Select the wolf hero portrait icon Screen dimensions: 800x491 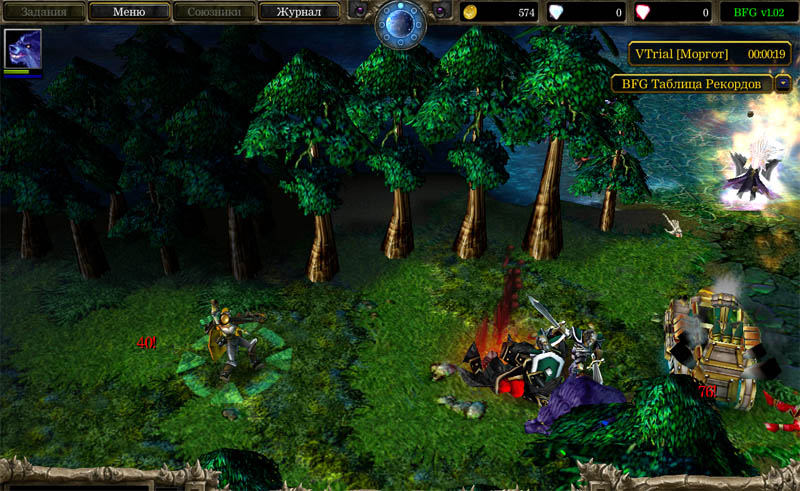tap(22, 48)
